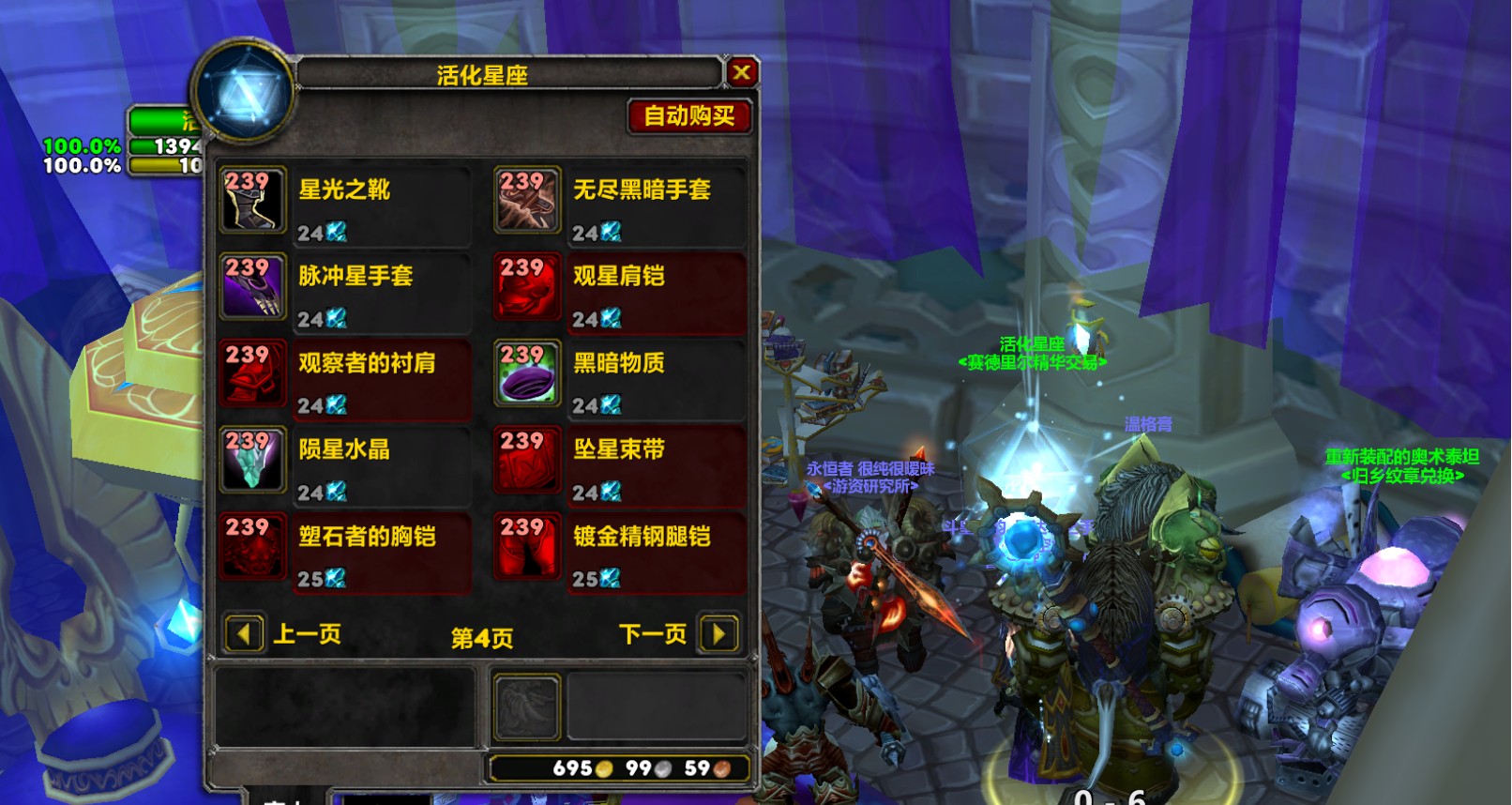Select the 观察者的衬肩 item
The width and height of the screenshot is (1512, 805).
[x=253, y=373]
